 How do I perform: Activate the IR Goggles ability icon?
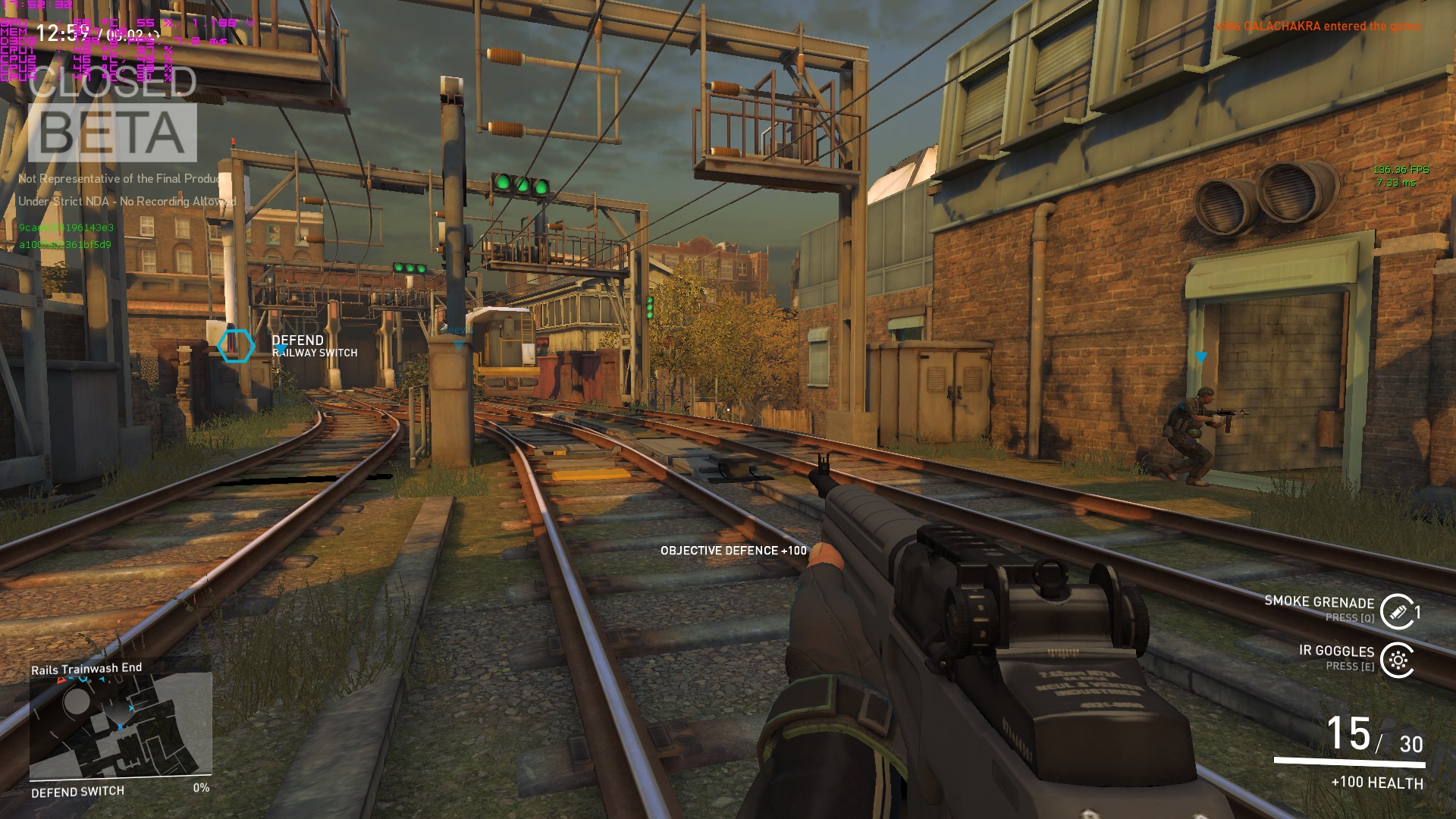(1397, 660)
